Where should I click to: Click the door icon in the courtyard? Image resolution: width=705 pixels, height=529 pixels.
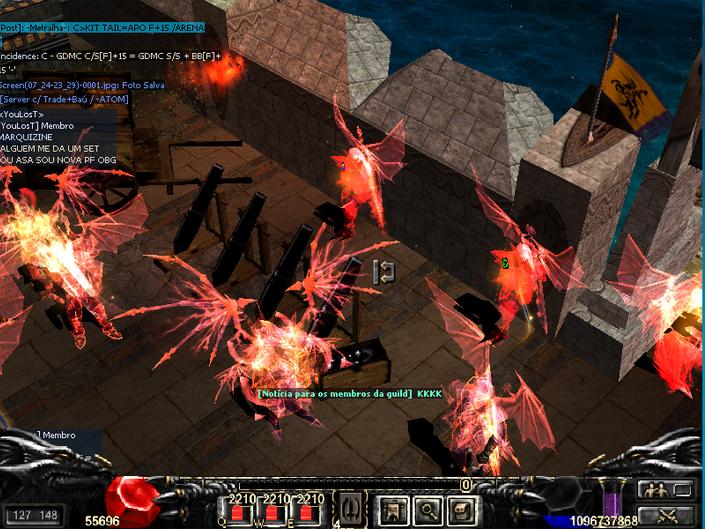(x=383, y=270)
